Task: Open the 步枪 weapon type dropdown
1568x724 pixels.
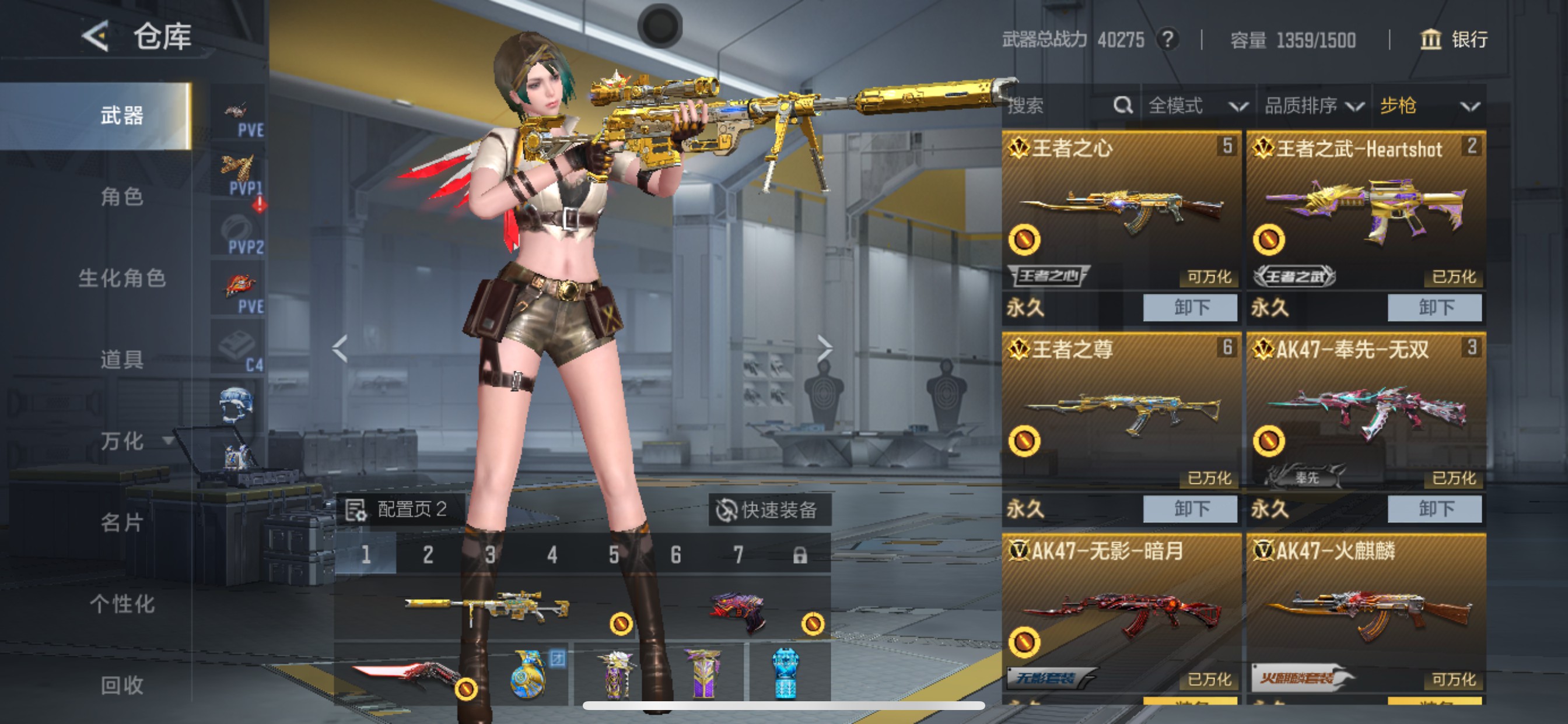Action: [x=1429, y=106]
